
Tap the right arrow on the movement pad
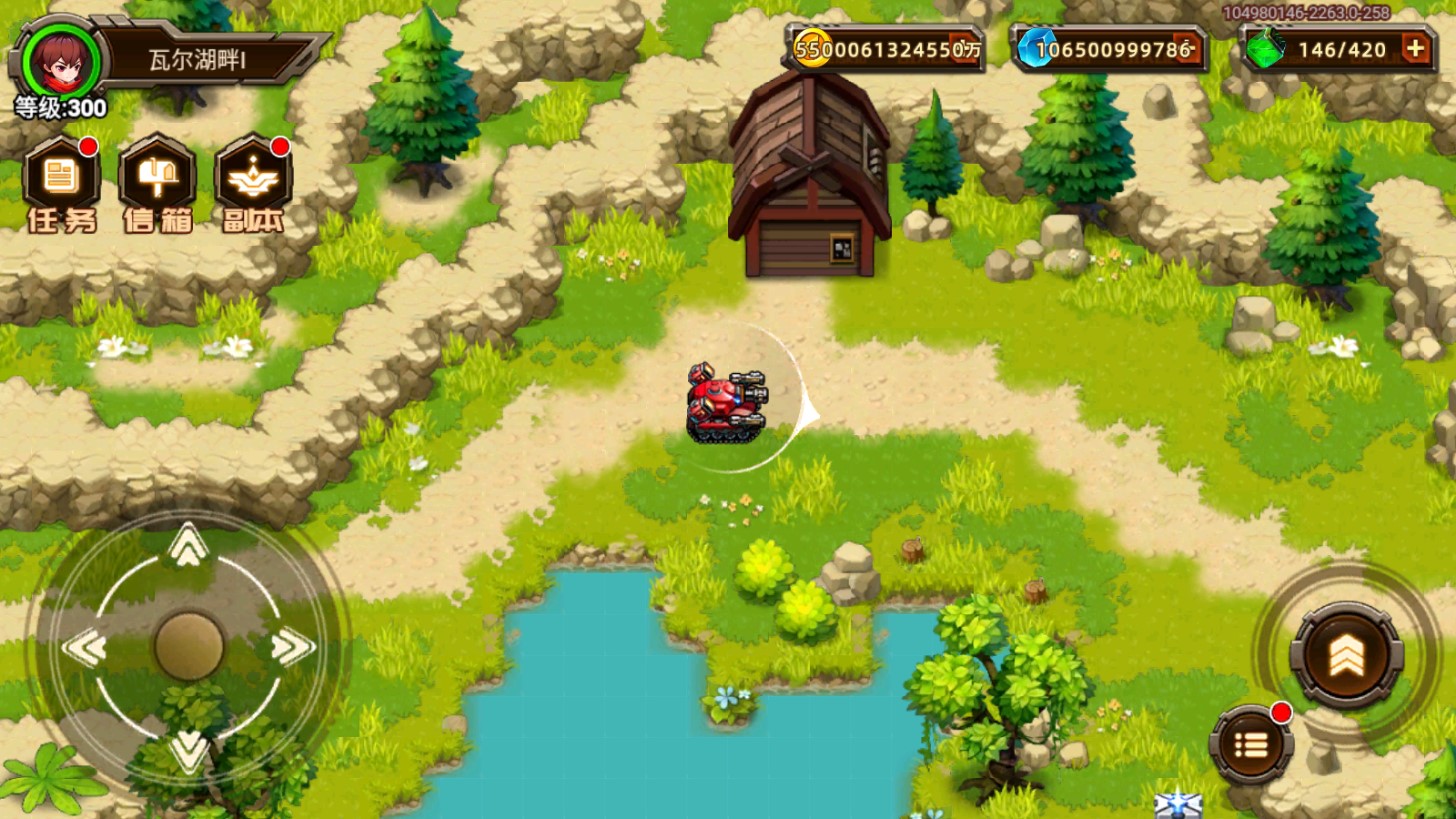[292, 648]
